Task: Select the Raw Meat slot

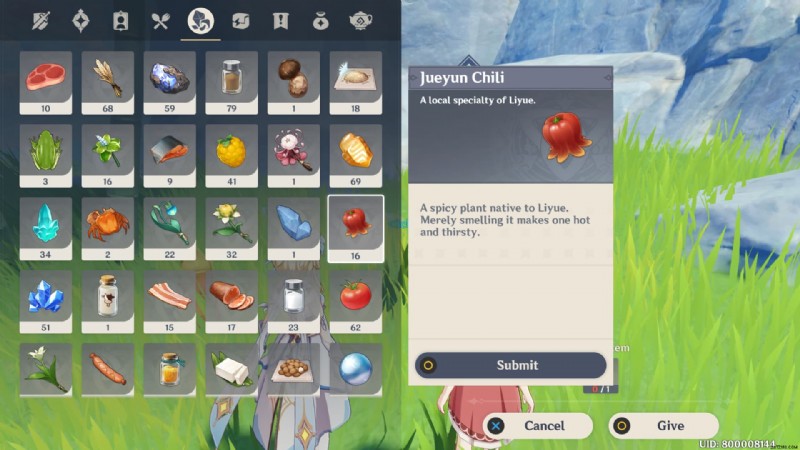Action: pos(46,76)
